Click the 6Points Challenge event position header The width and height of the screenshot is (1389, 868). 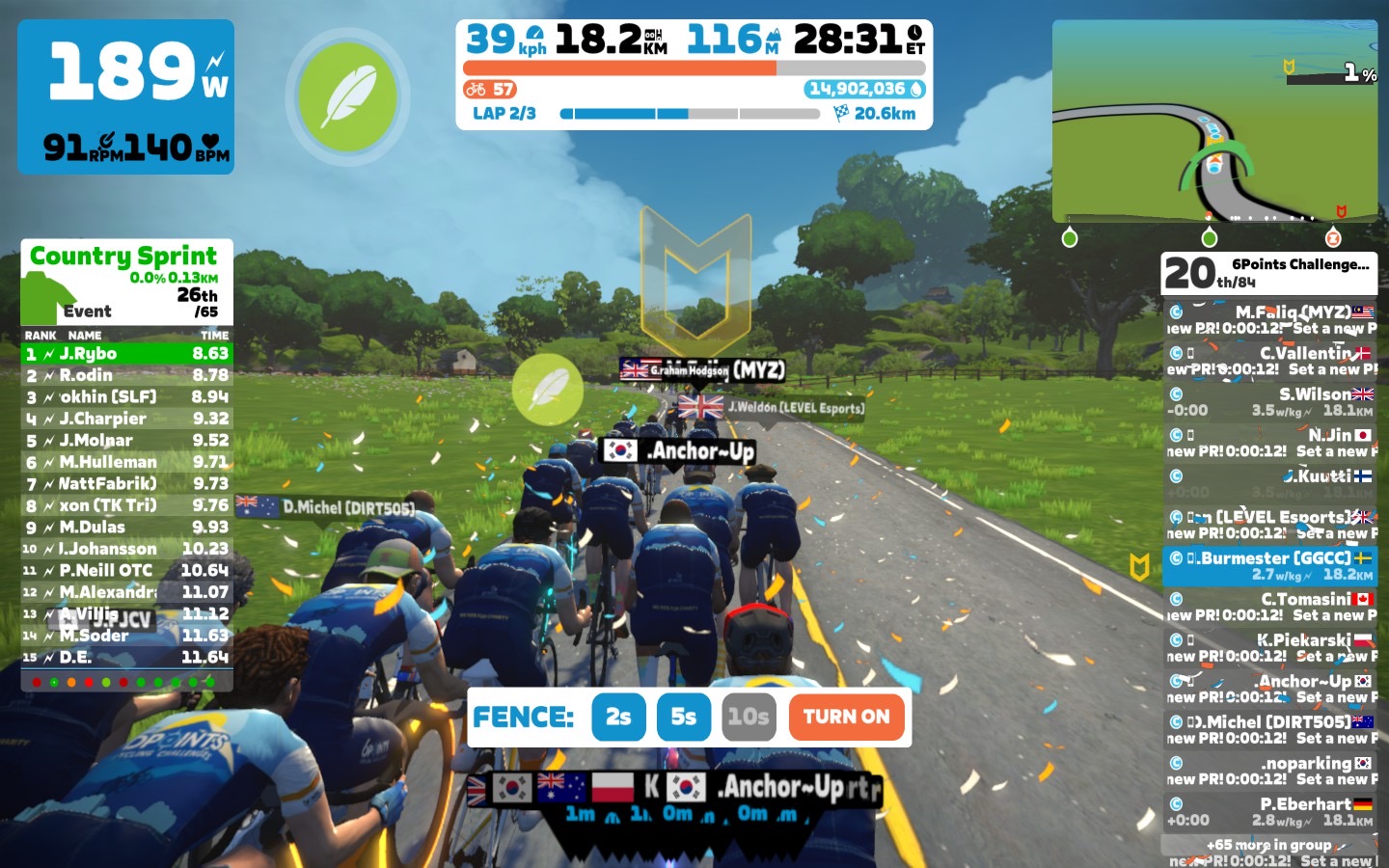[x=1268, y=273]
